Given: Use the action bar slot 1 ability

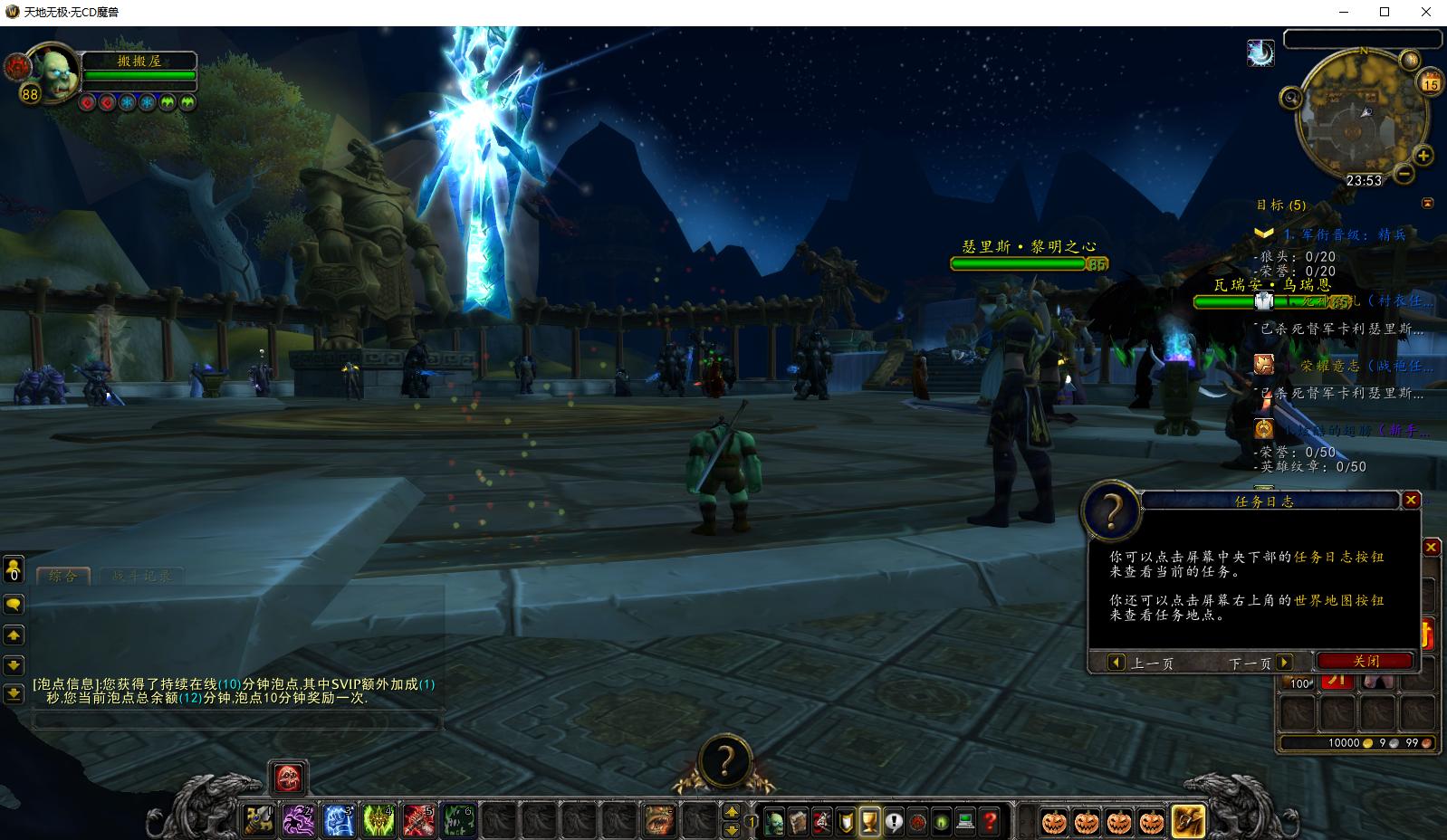Looking at the screenshot, I should pos(260,821).
